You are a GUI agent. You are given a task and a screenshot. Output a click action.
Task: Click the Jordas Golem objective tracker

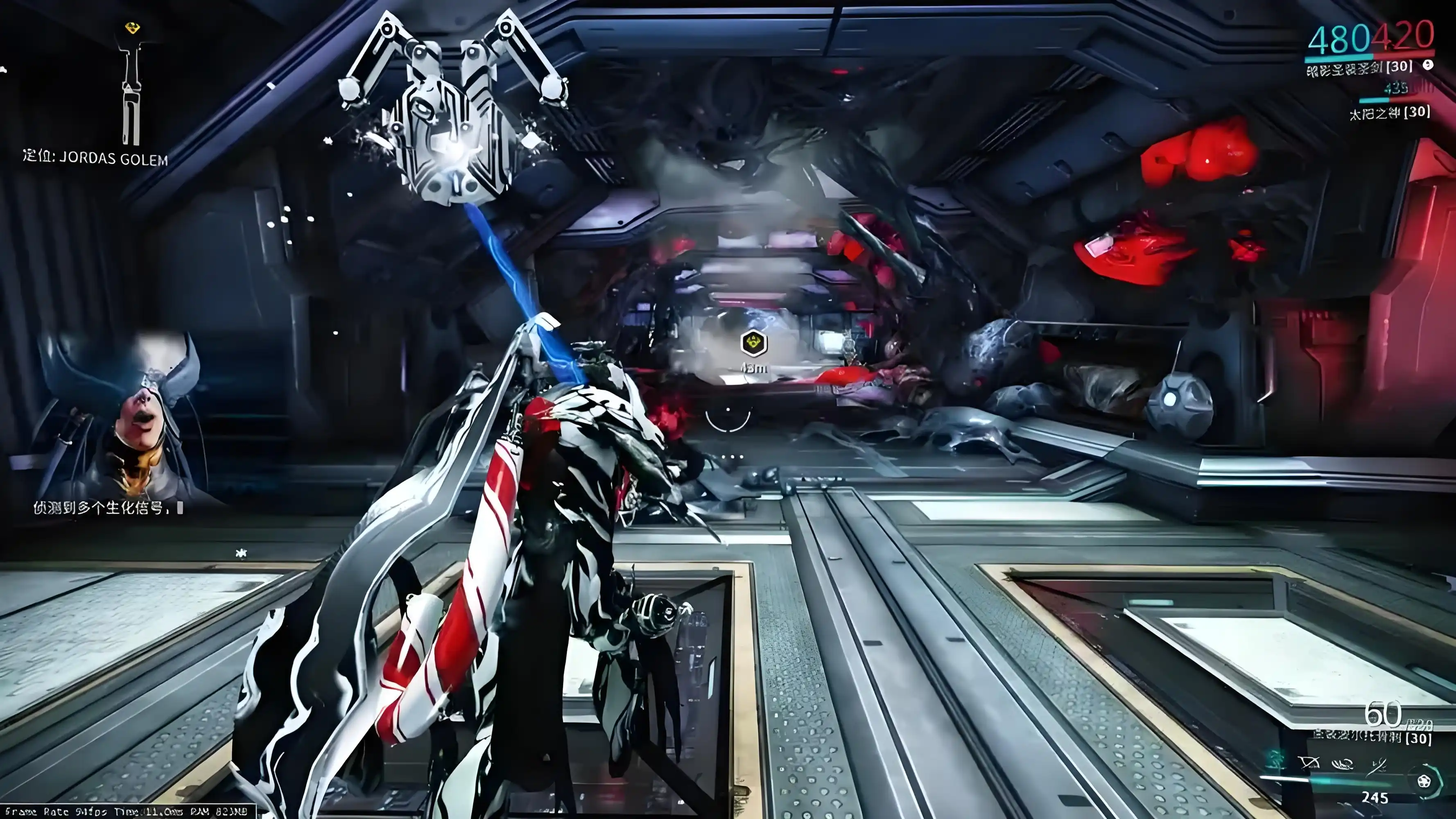click(95, 158)
